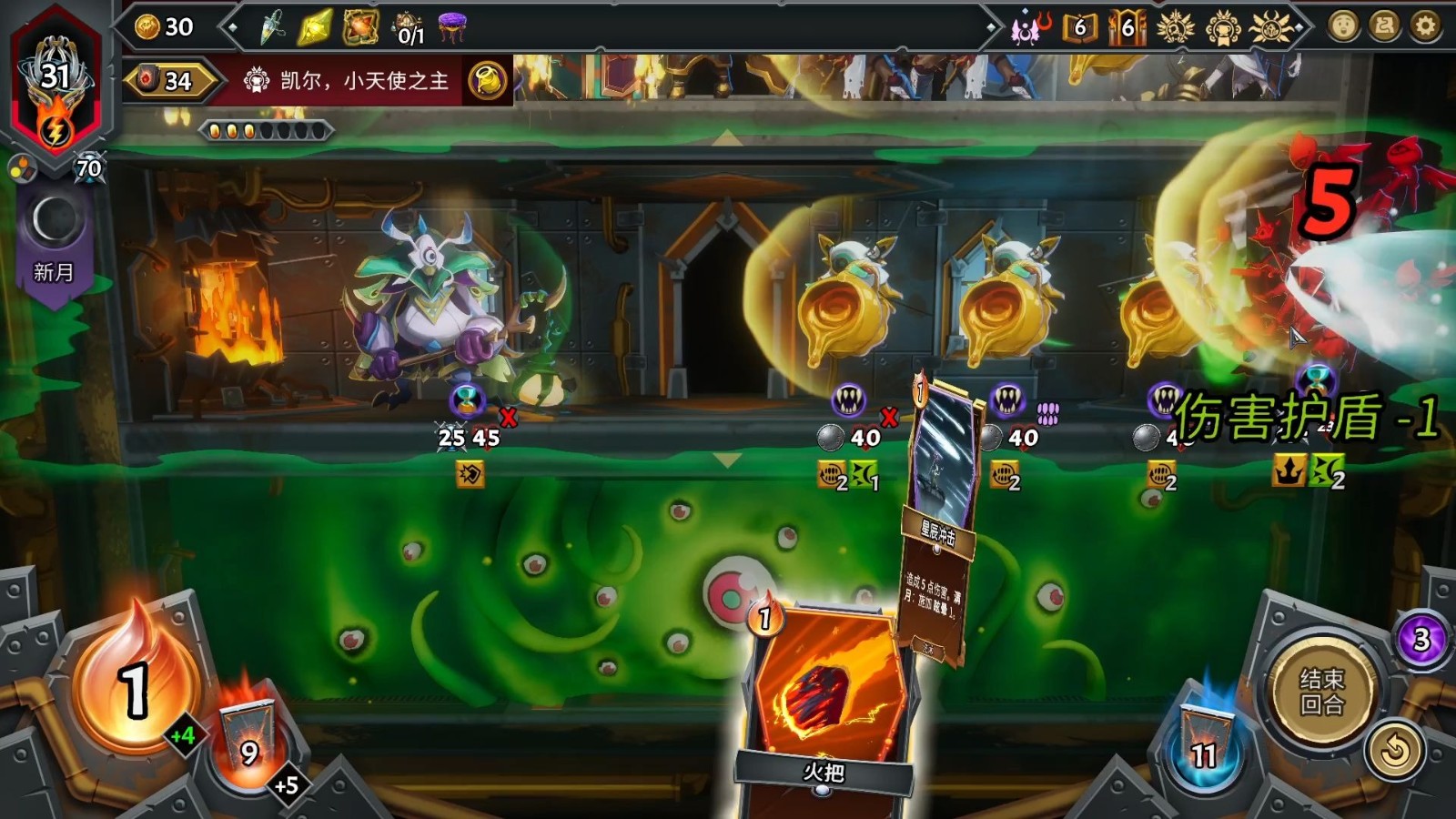Open the emote face button
The height and width of the screenshot is (819, 1456).
coord(1343,26)
